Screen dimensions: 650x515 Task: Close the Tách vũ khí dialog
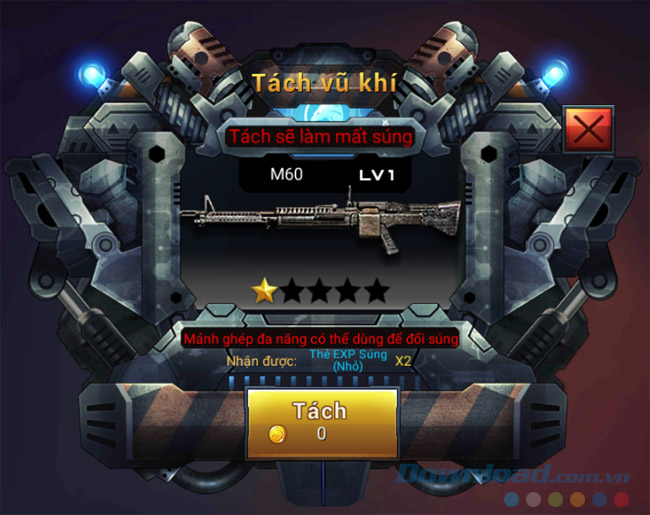pos(588,131)
